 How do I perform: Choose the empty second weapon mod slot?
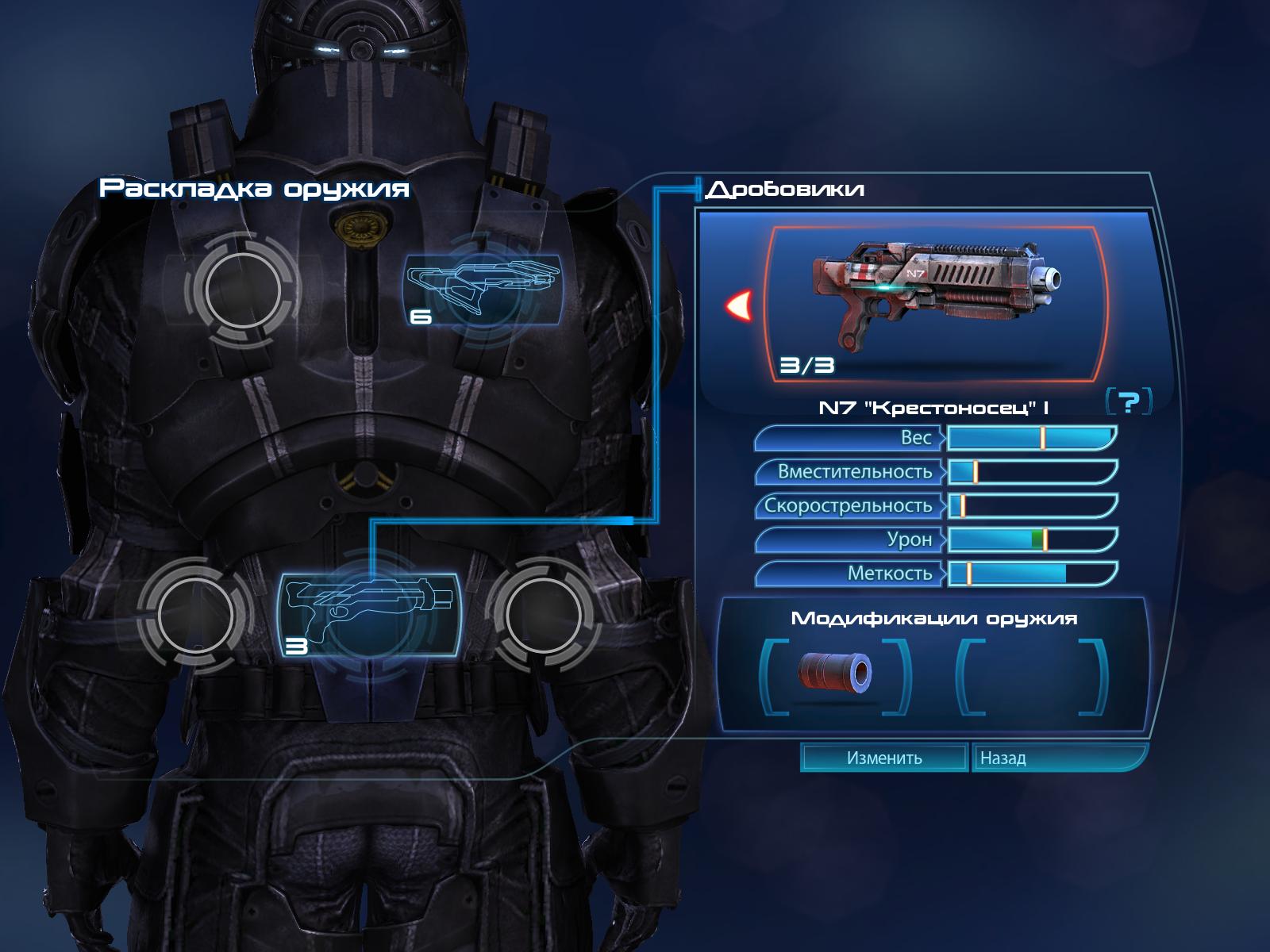pyautogui.click(x=1031, y=675)
